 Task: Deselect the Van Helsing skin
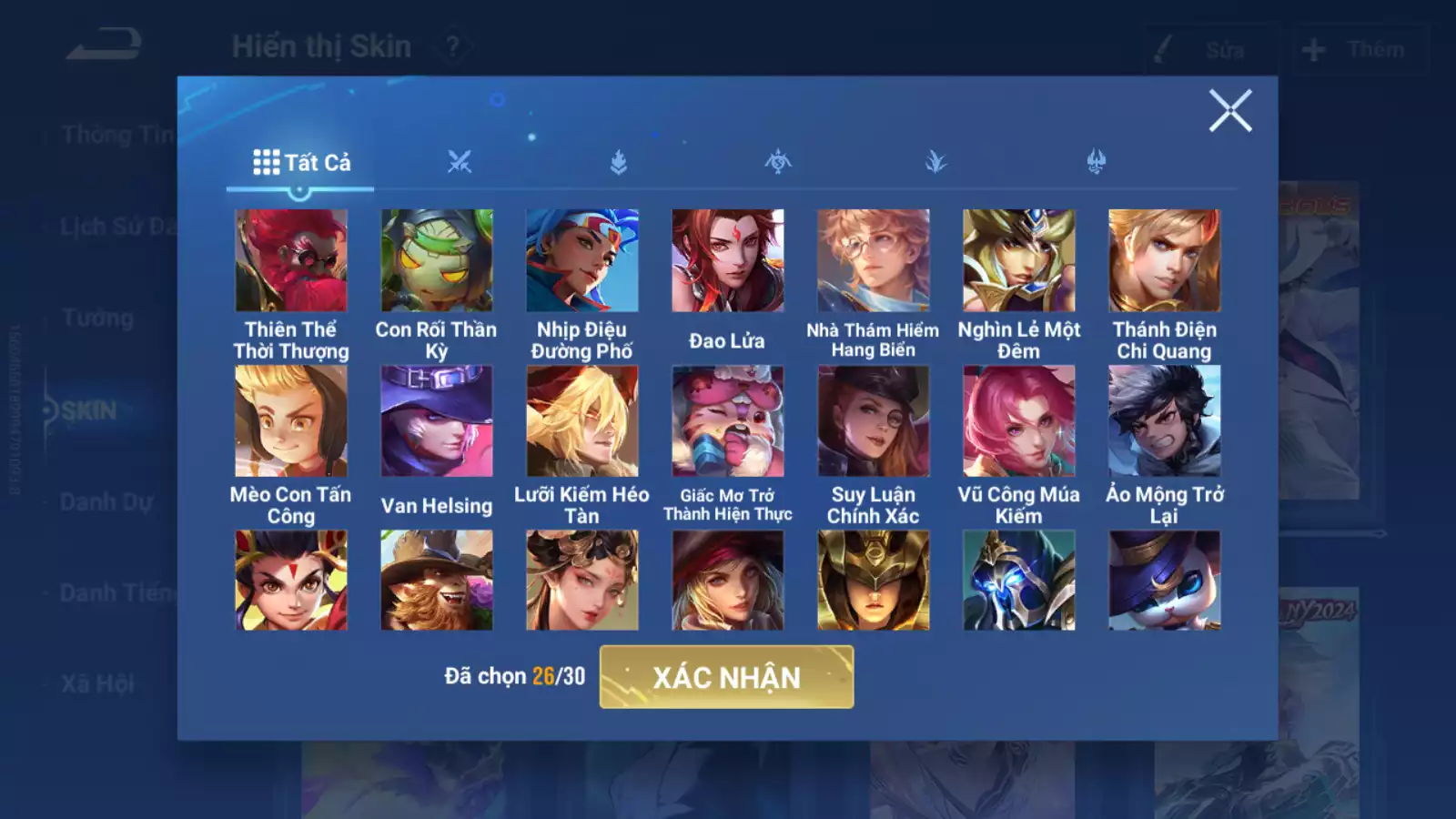tap(435, 420)
